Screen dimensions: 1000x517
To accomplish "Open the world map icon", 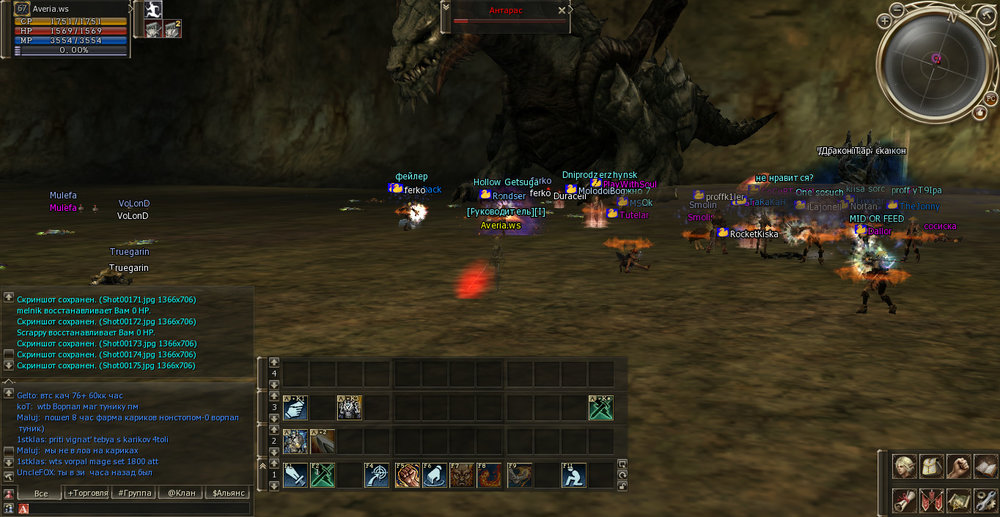I will 958,499.
